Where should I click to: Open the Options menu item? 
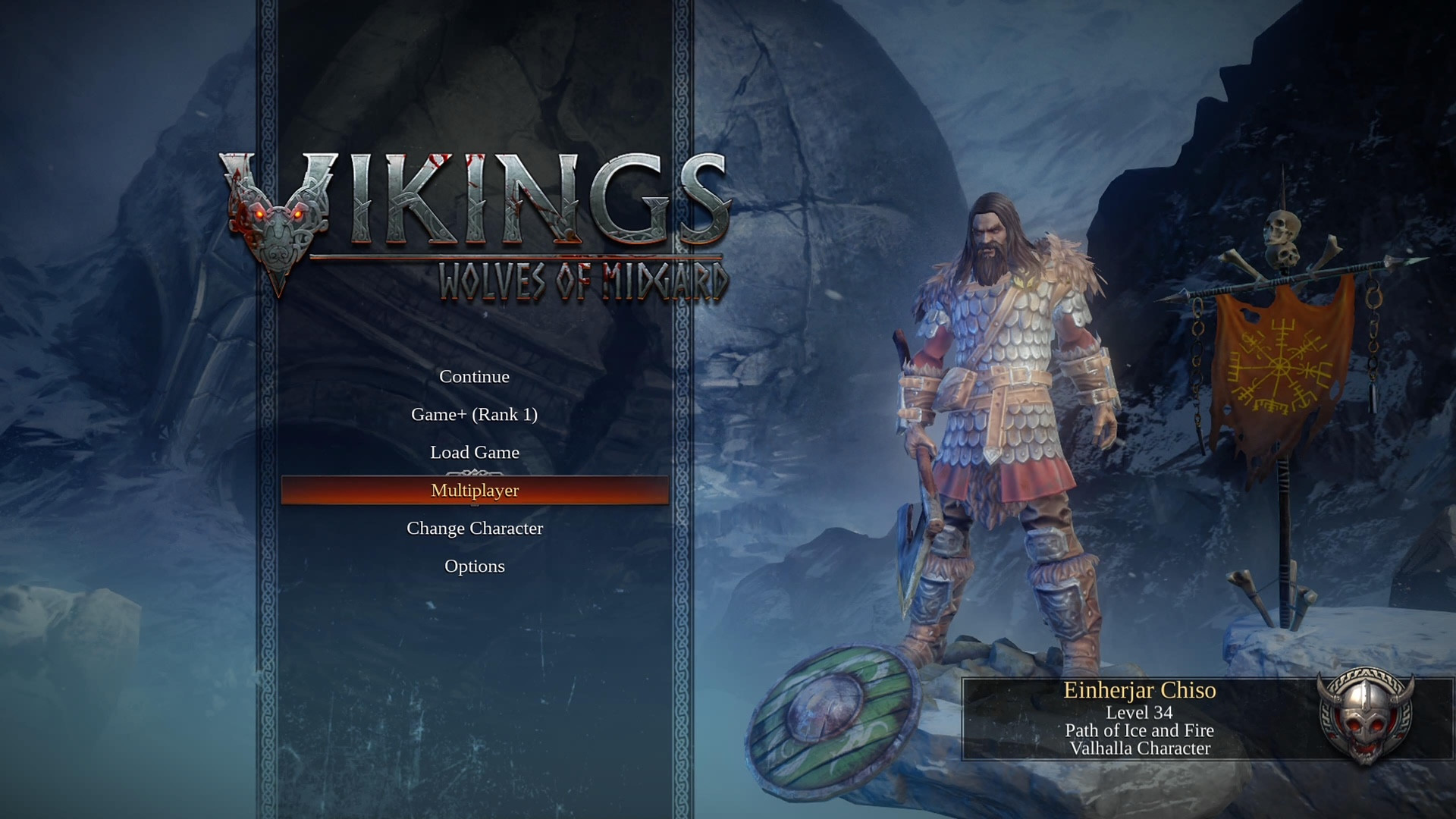click(474, 566)
